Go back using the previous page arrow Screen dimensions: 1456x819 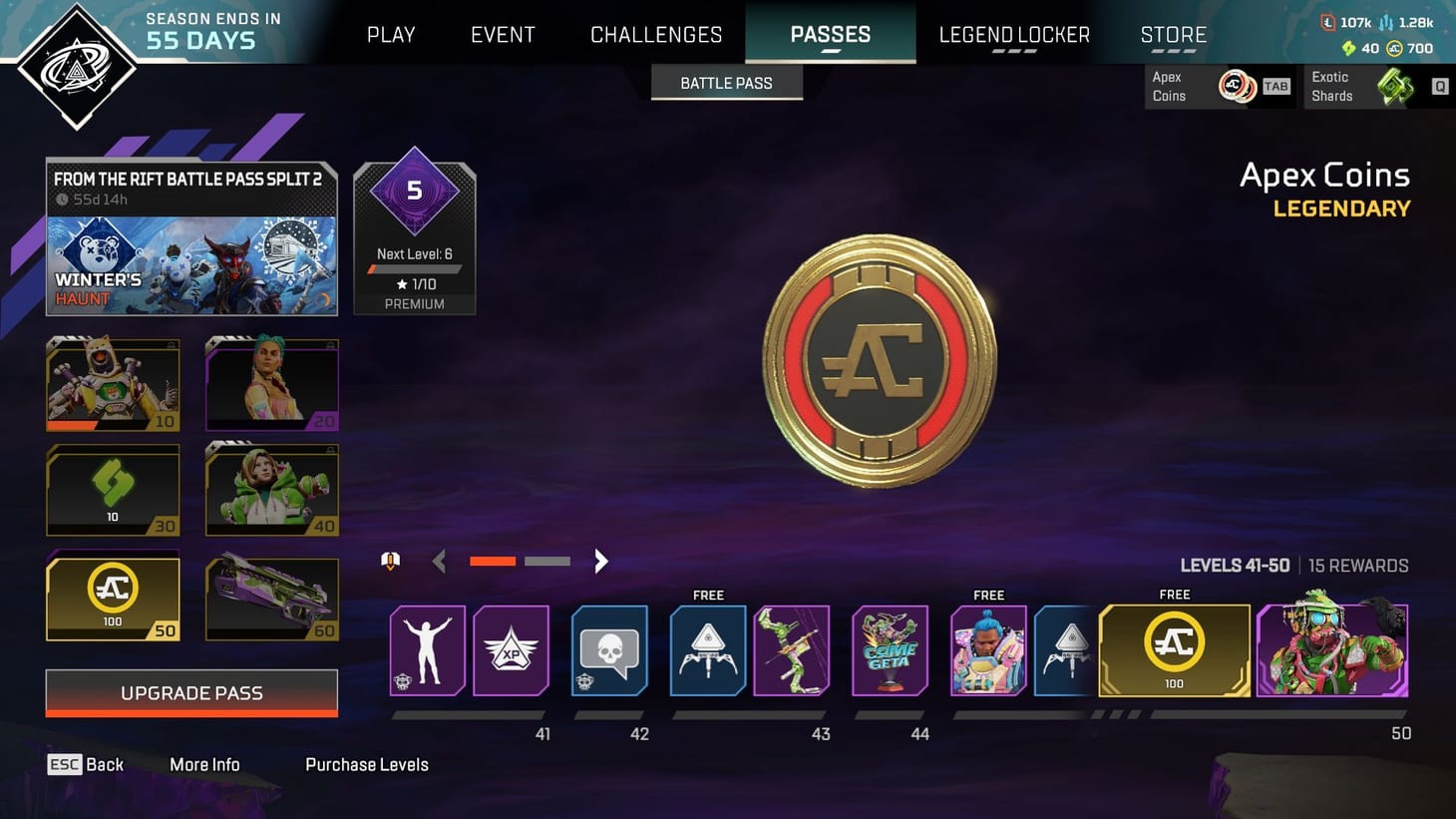tap(439, 561)
